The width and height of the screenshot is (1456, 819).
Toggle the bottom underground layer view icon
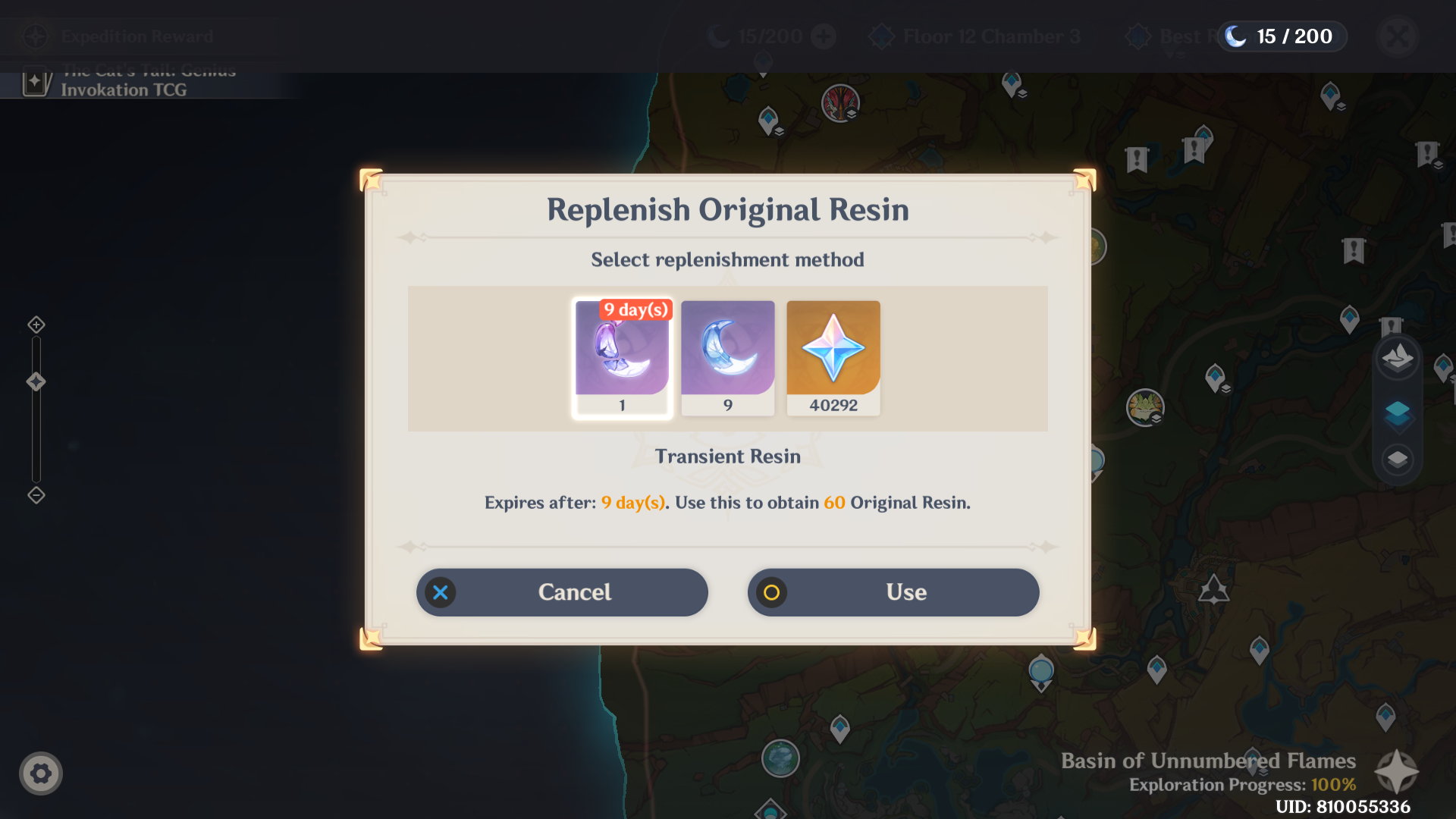coord(1398,458)
